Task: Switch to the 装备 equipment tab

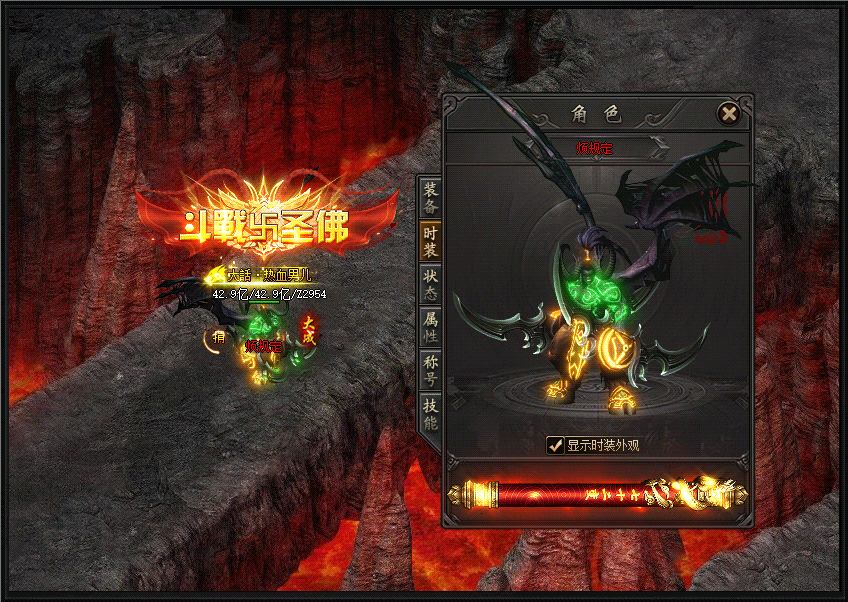Action: click(430, 198)
